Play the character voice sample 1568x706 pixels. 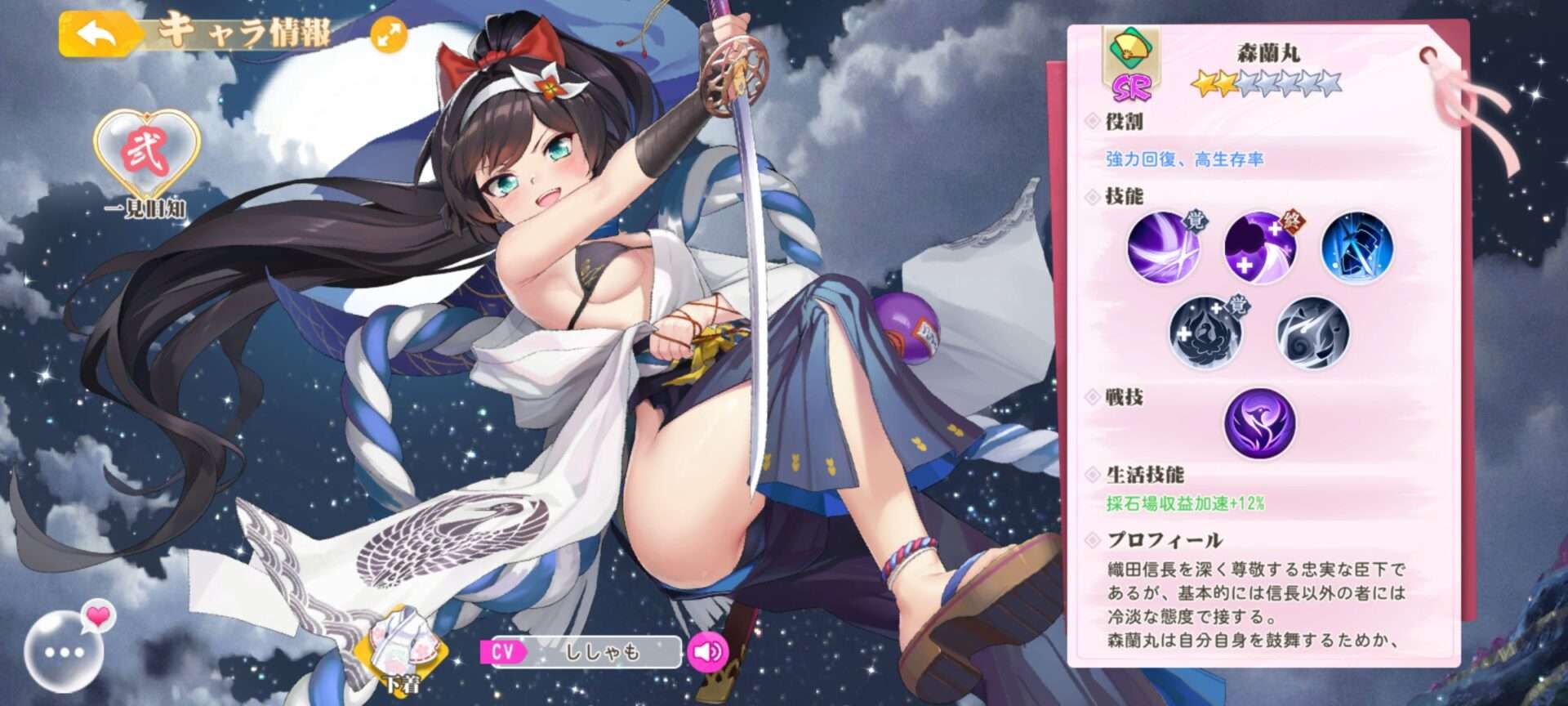tap(706, 651)
